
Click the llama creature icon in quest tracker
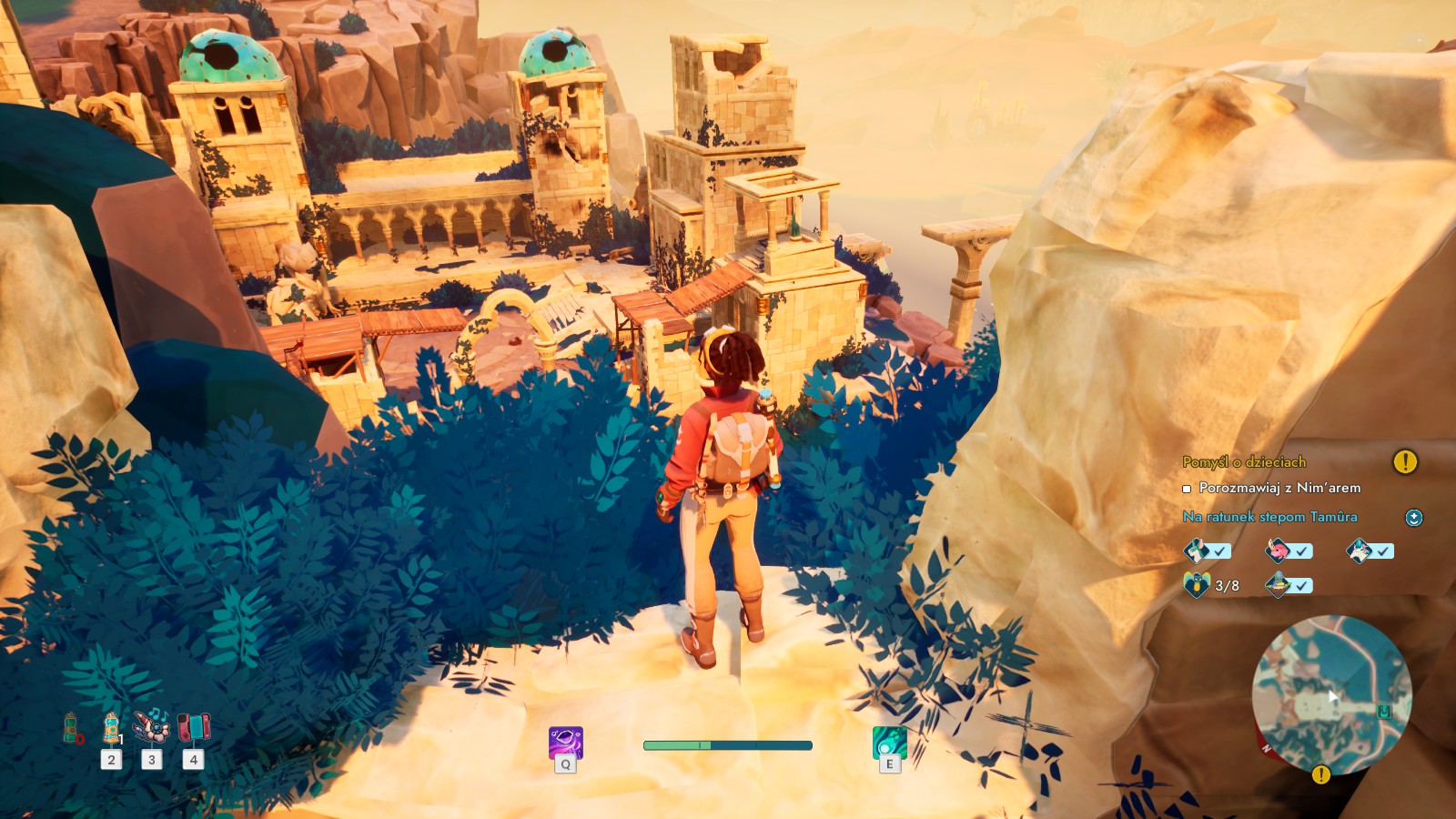1196,551
